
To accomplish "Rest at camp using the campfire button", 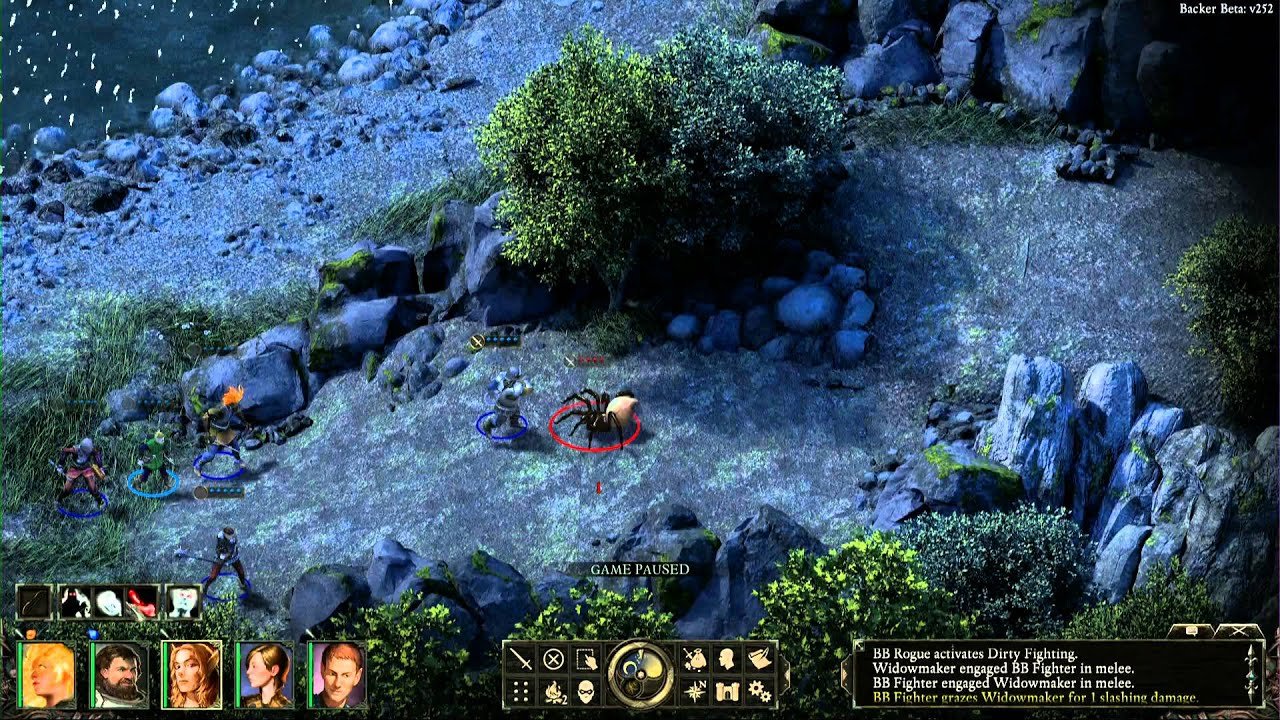I will 553,691.
